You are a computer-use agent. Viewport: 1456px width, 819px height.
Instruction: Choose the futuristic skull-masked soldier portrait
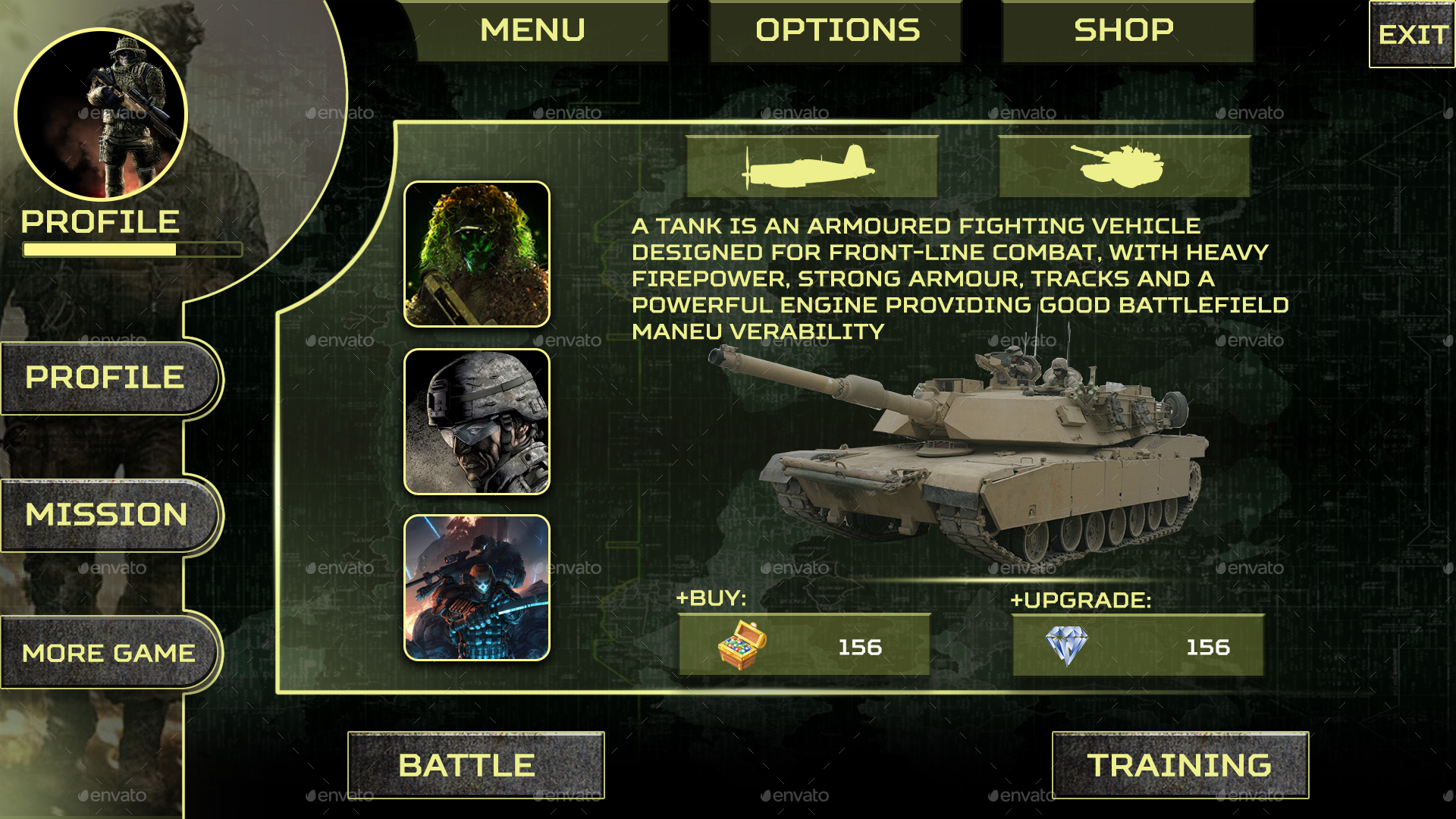(476, 588)
